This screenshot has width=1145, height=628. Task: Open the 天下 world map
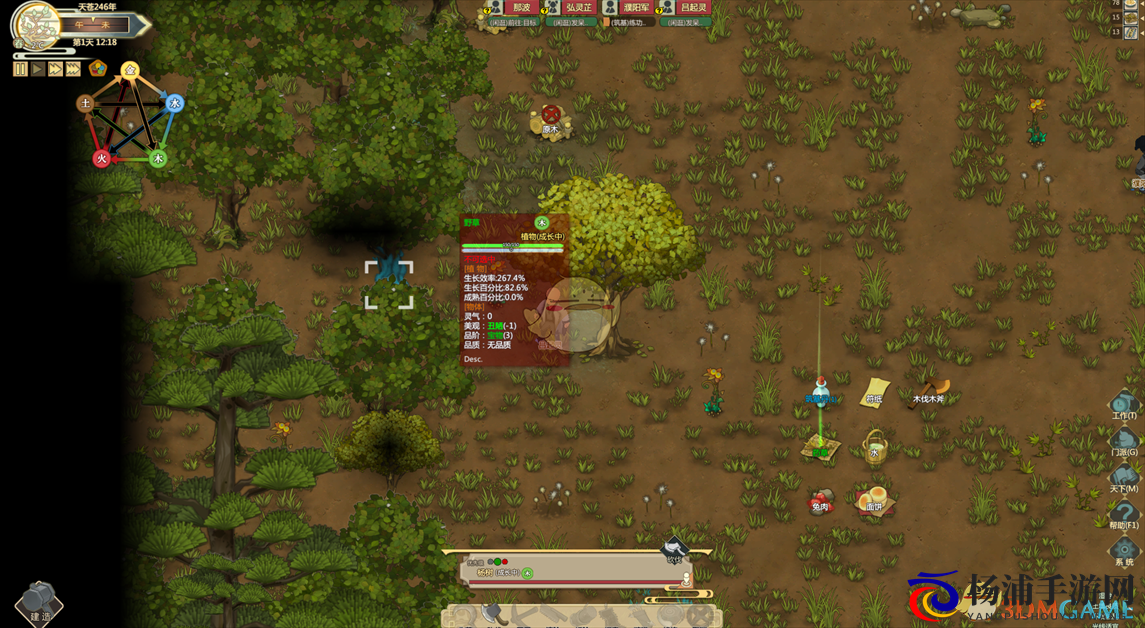tap(1124, 479)
